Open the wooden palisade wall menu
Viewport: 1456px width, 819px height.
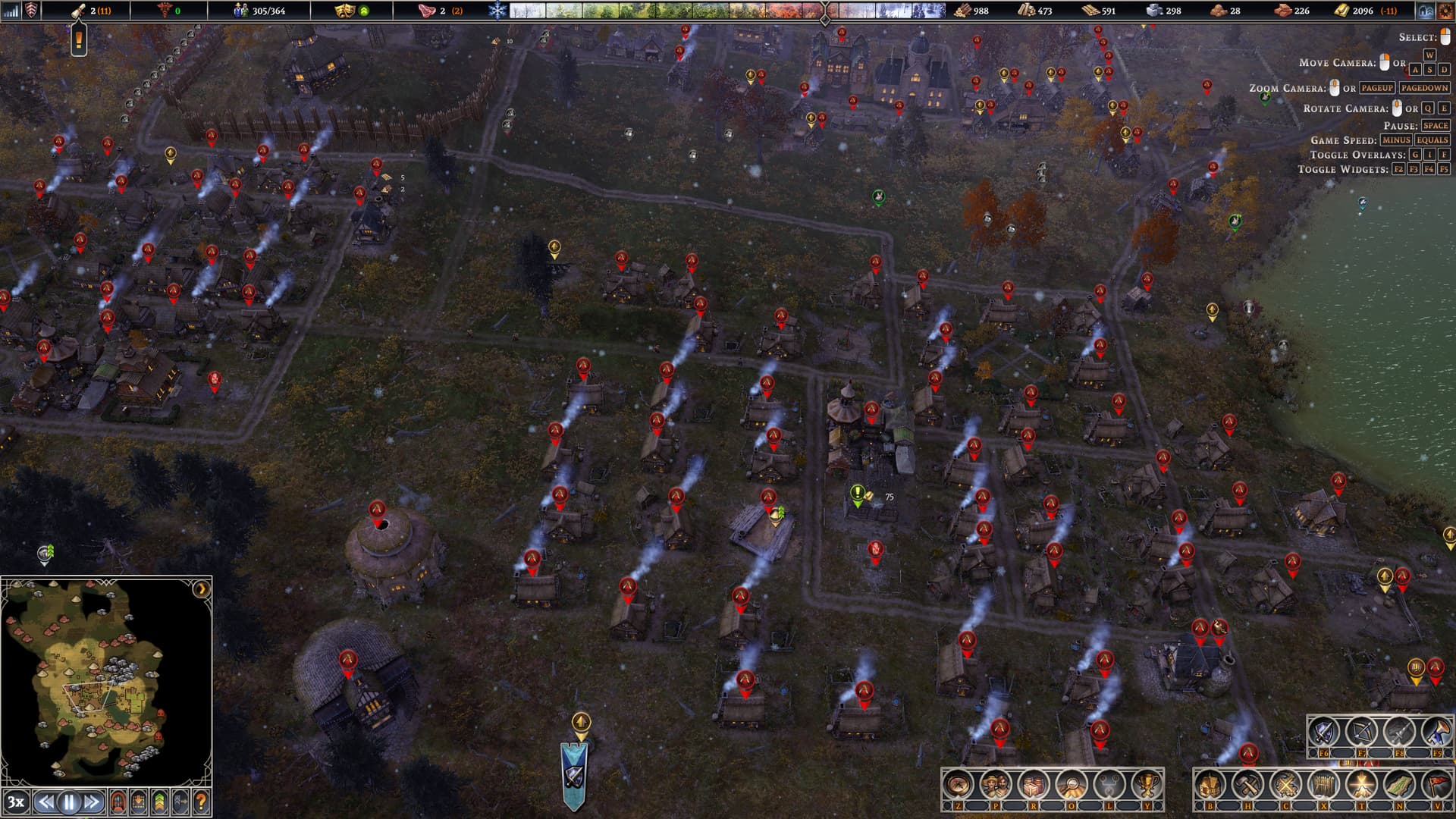pyautogui.click(x=1324, y=786)
